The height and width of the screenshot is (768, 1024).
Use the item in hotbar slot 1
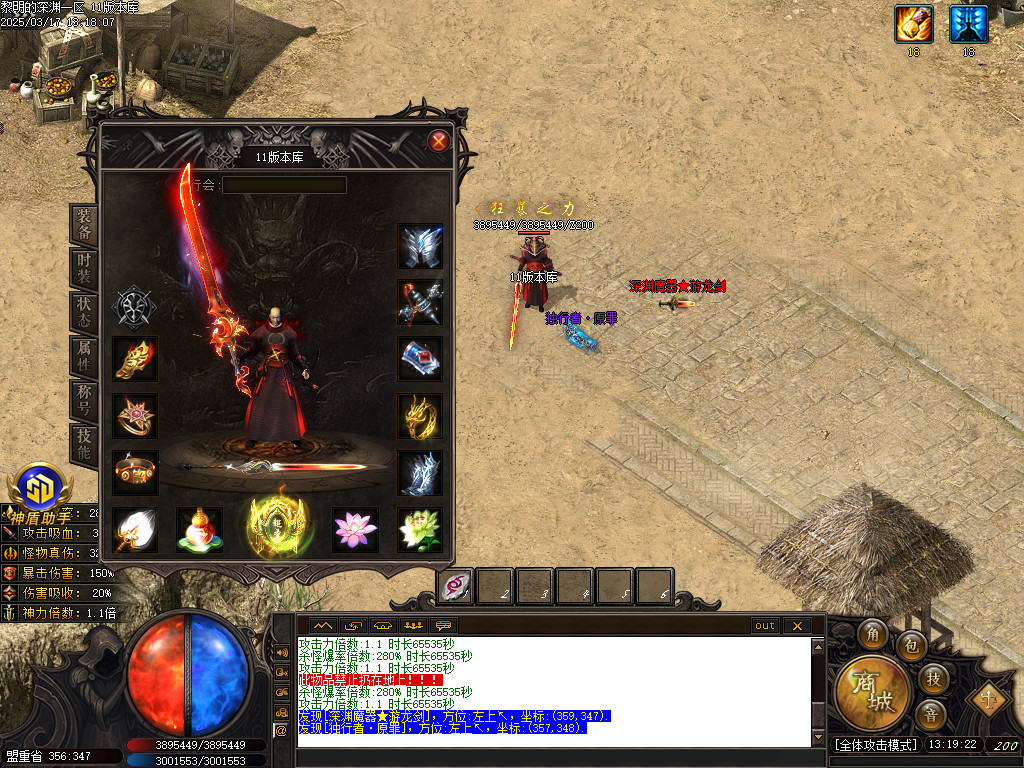coord(456,587)
